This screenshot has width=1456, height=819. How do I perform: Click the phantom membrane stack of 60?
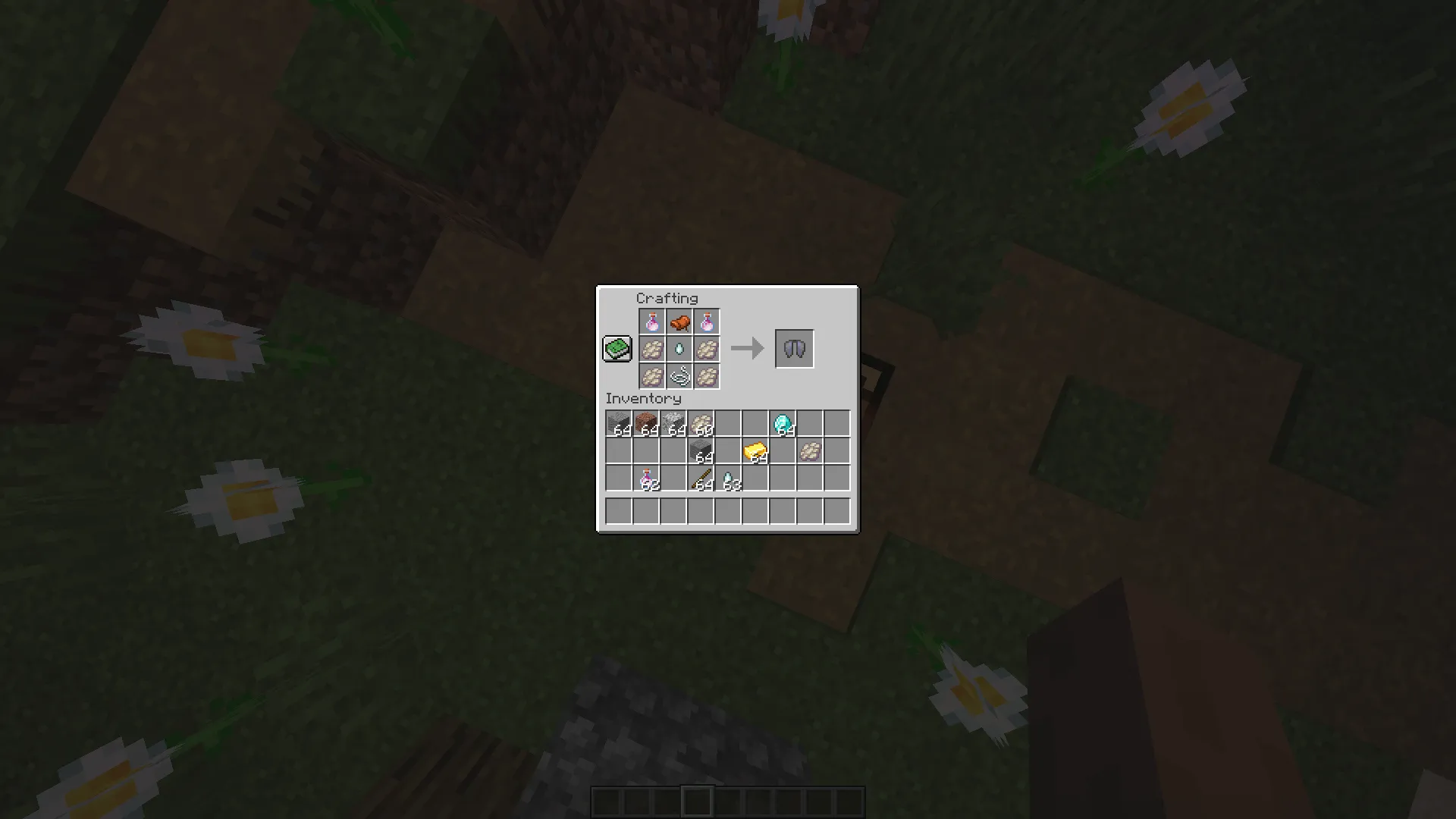[699, 423]
